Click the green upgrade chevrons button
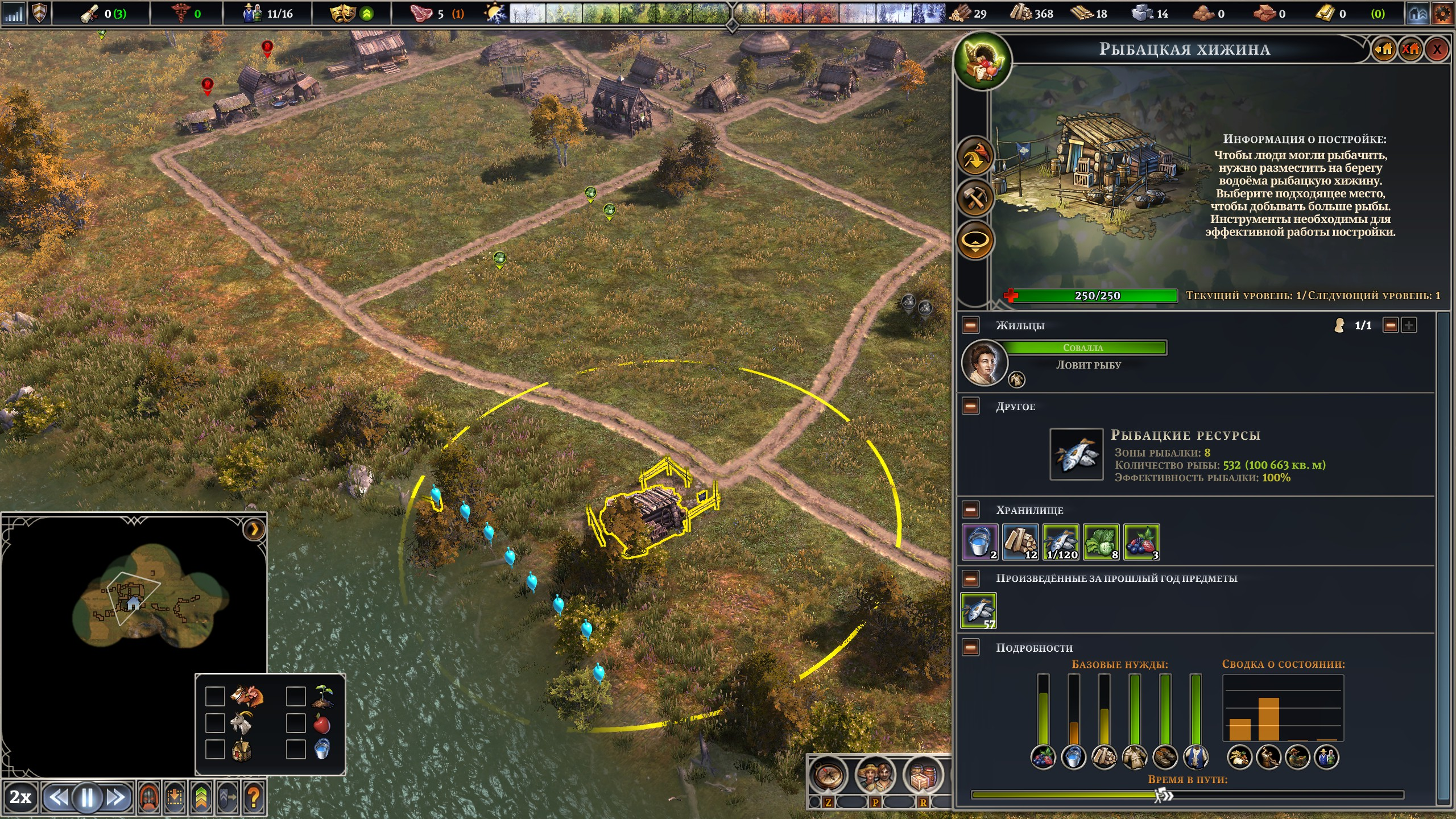1456x819 pixels. (x=201, y=798)
